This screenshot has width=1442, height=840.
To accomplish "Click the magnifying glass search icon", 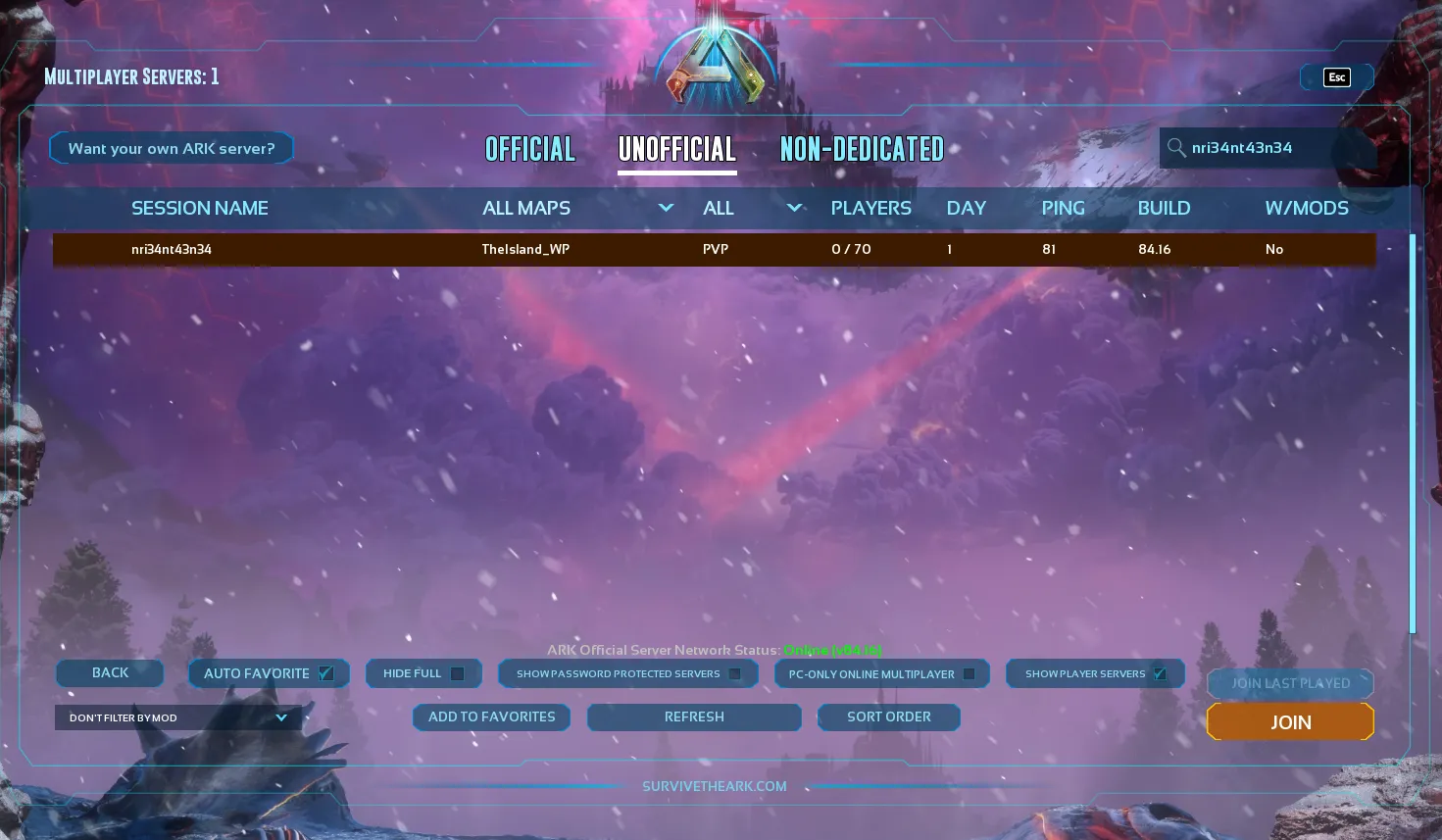I will coord(1176,148).
